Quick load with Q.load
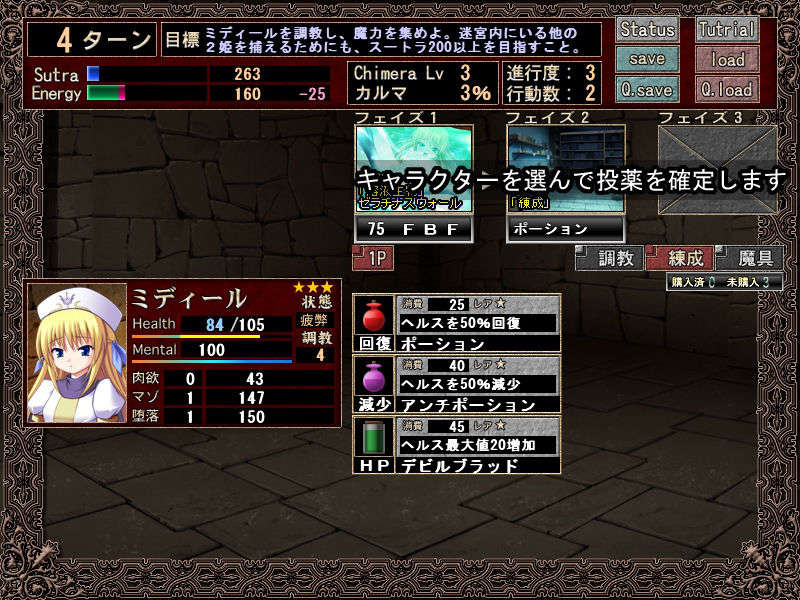The image size is (800, 600). 727,88
